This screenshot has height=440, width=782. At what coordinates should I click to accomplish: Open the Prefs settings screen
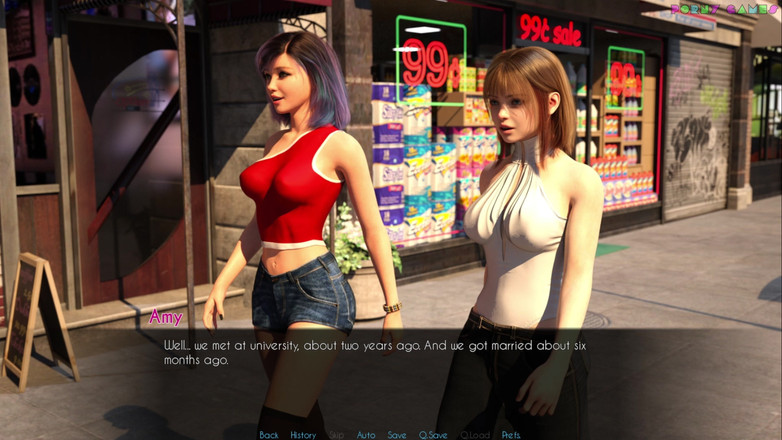511,435
